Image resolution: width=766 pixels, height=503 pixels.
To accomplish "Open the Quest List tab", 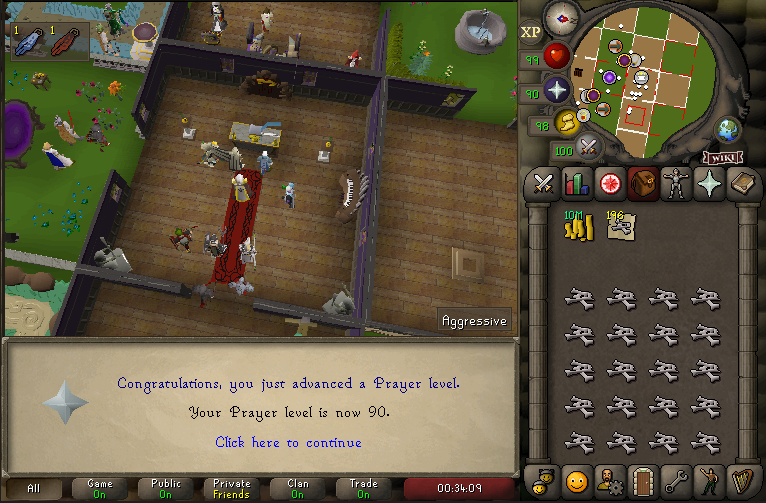I will tap(609, 184).
